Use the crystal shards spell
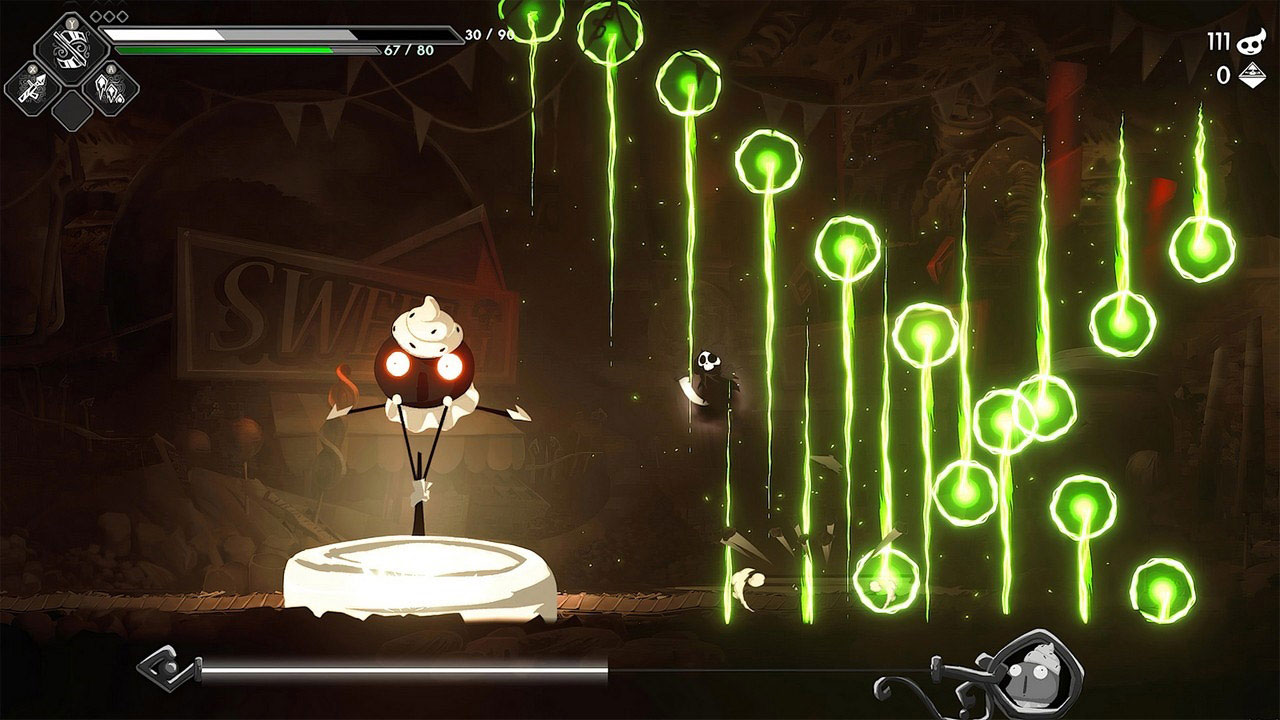This screenshot has height=720, width=1280. point(112,87)
